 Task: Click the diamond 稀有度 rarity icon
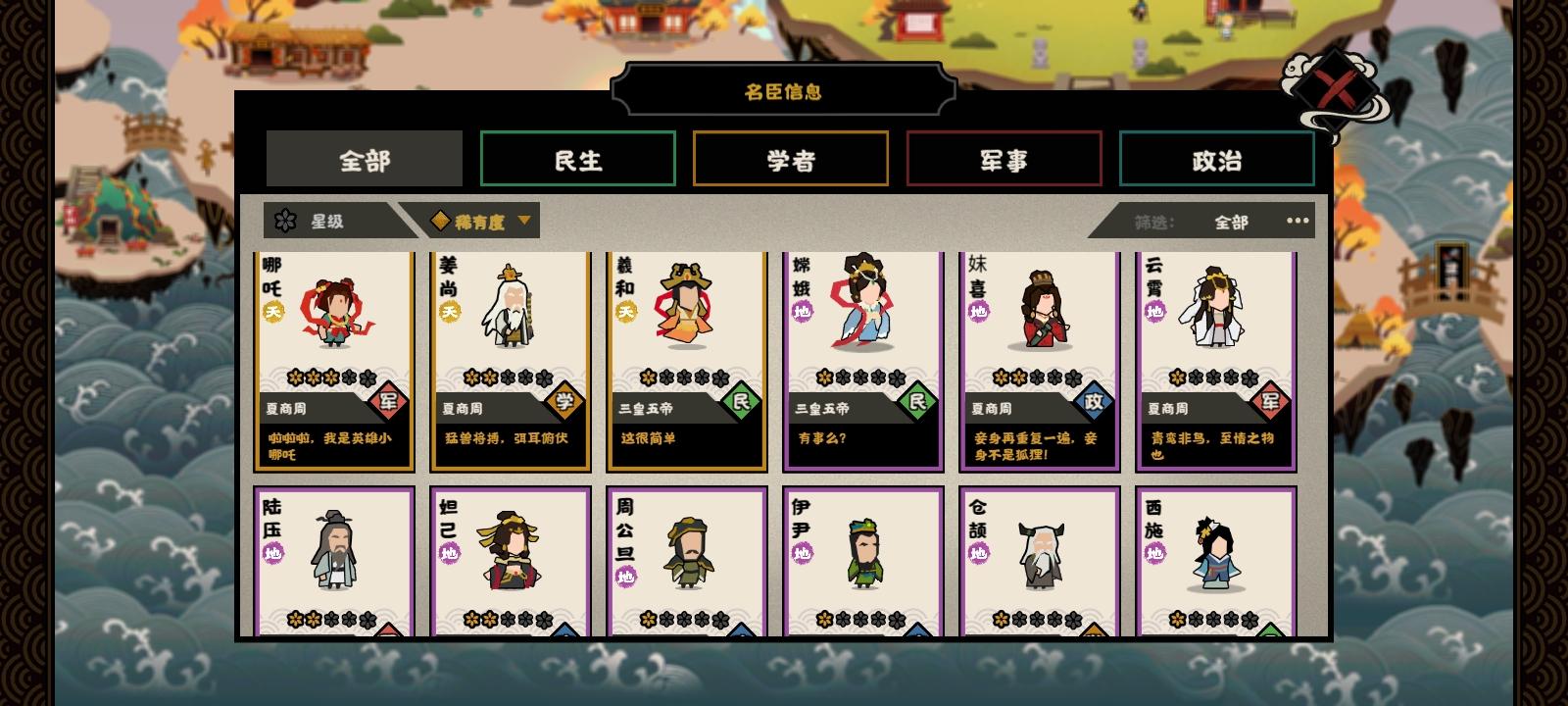(440, 220)
